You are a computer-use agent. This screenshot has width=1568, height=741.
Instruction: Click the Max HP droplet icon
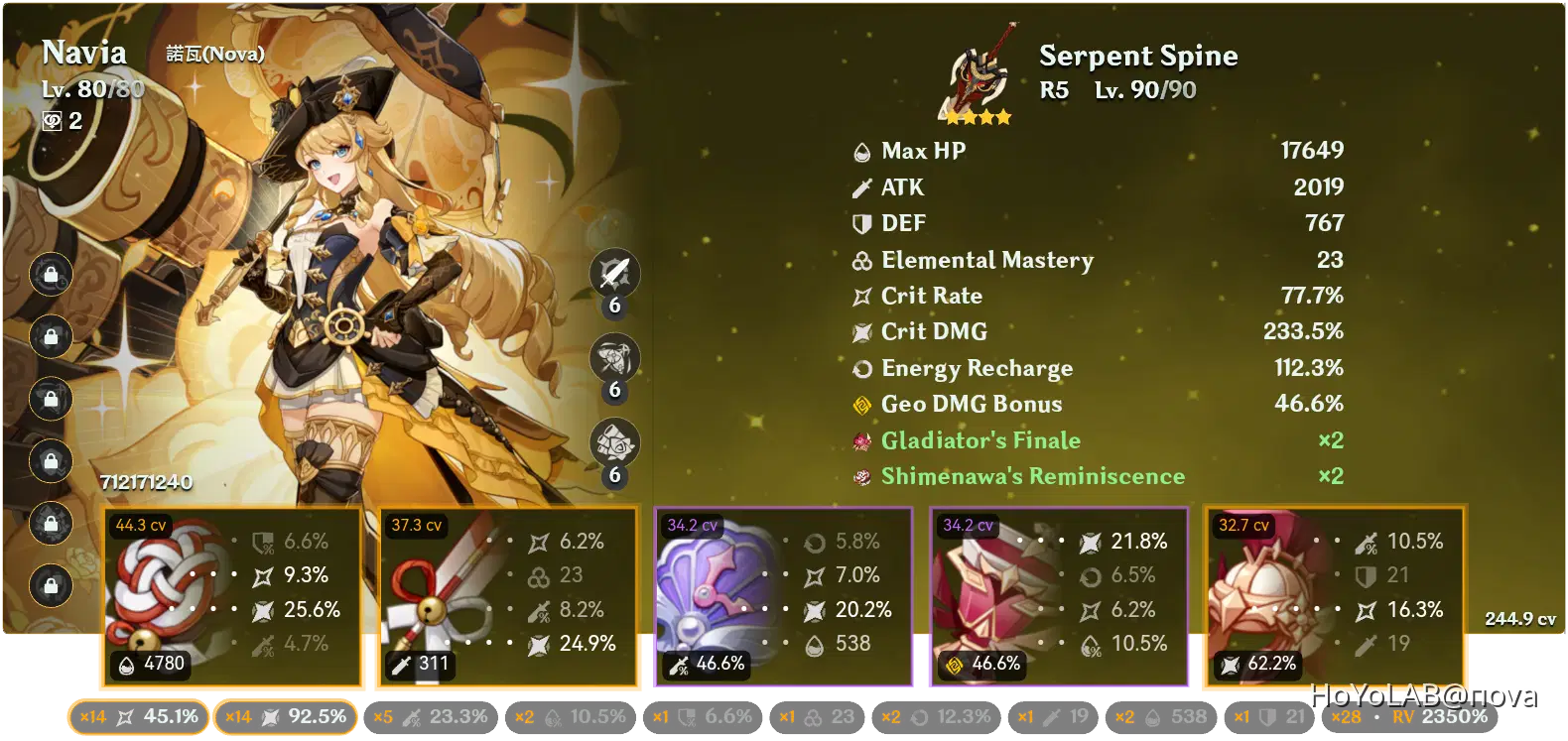861,151
